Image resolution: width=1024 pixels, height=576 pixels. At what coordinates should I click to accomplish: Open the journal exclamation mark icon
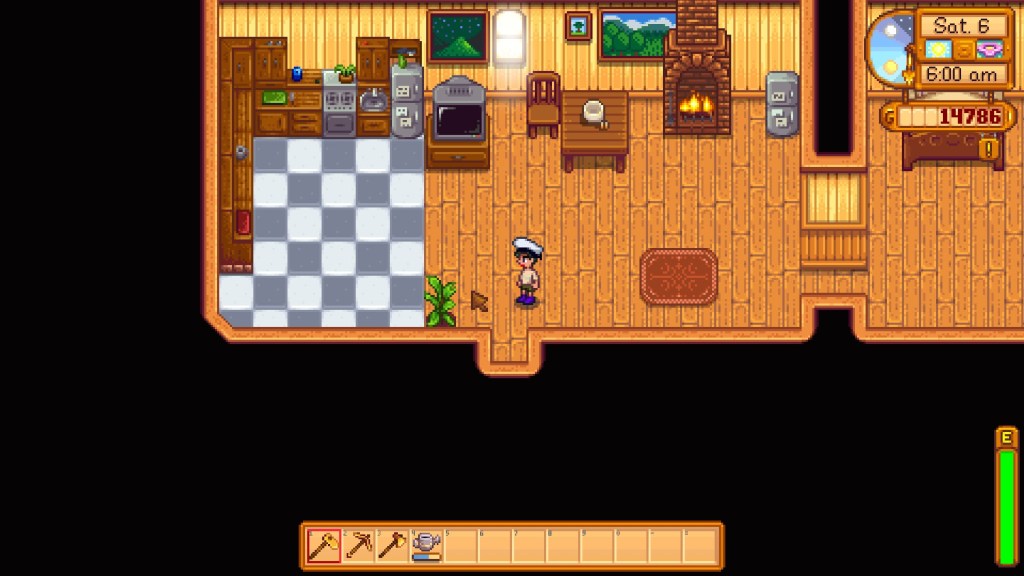click(x=991, y=150)
